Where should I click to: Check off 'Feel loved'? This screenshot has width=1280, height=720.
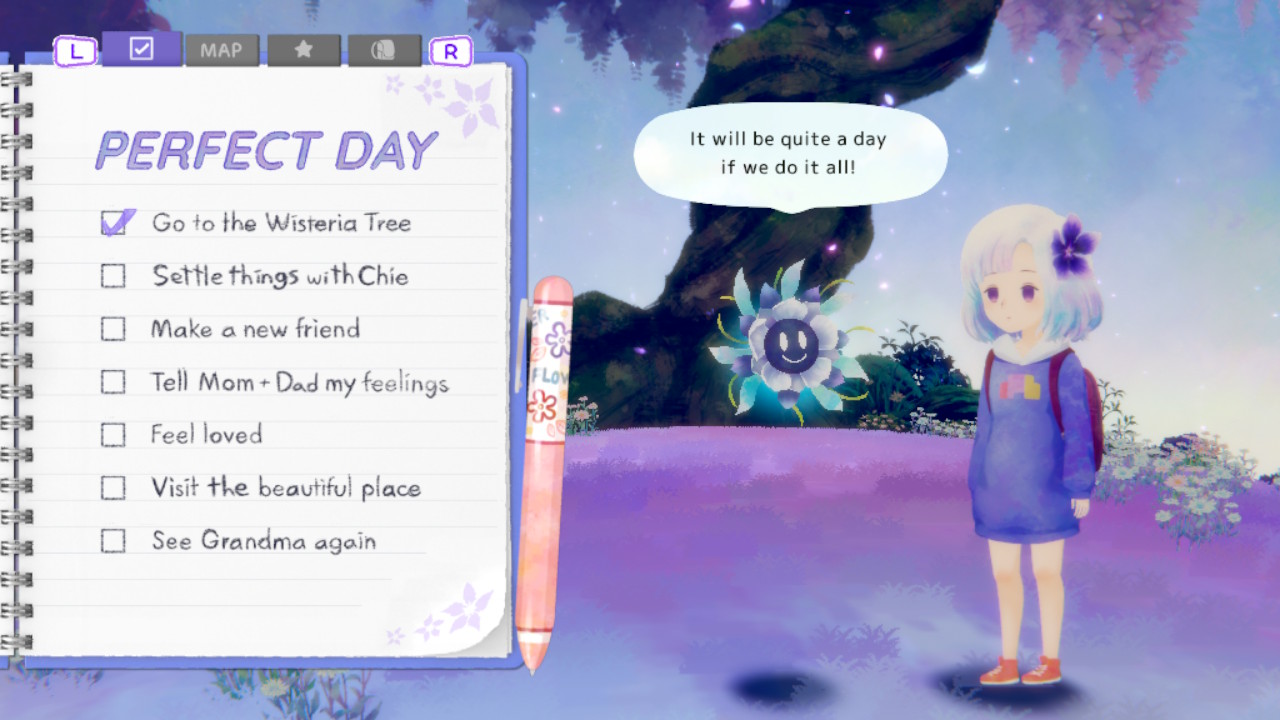point(113,434)
